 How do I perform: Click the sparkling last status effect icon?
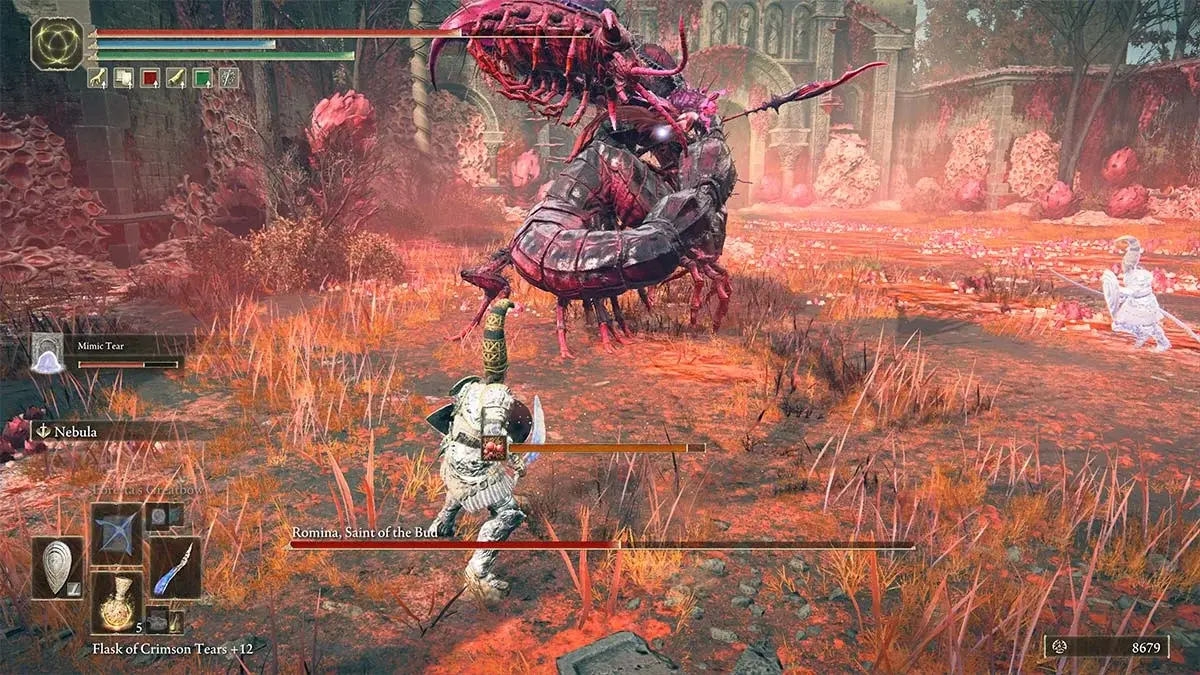coord(230,77)
